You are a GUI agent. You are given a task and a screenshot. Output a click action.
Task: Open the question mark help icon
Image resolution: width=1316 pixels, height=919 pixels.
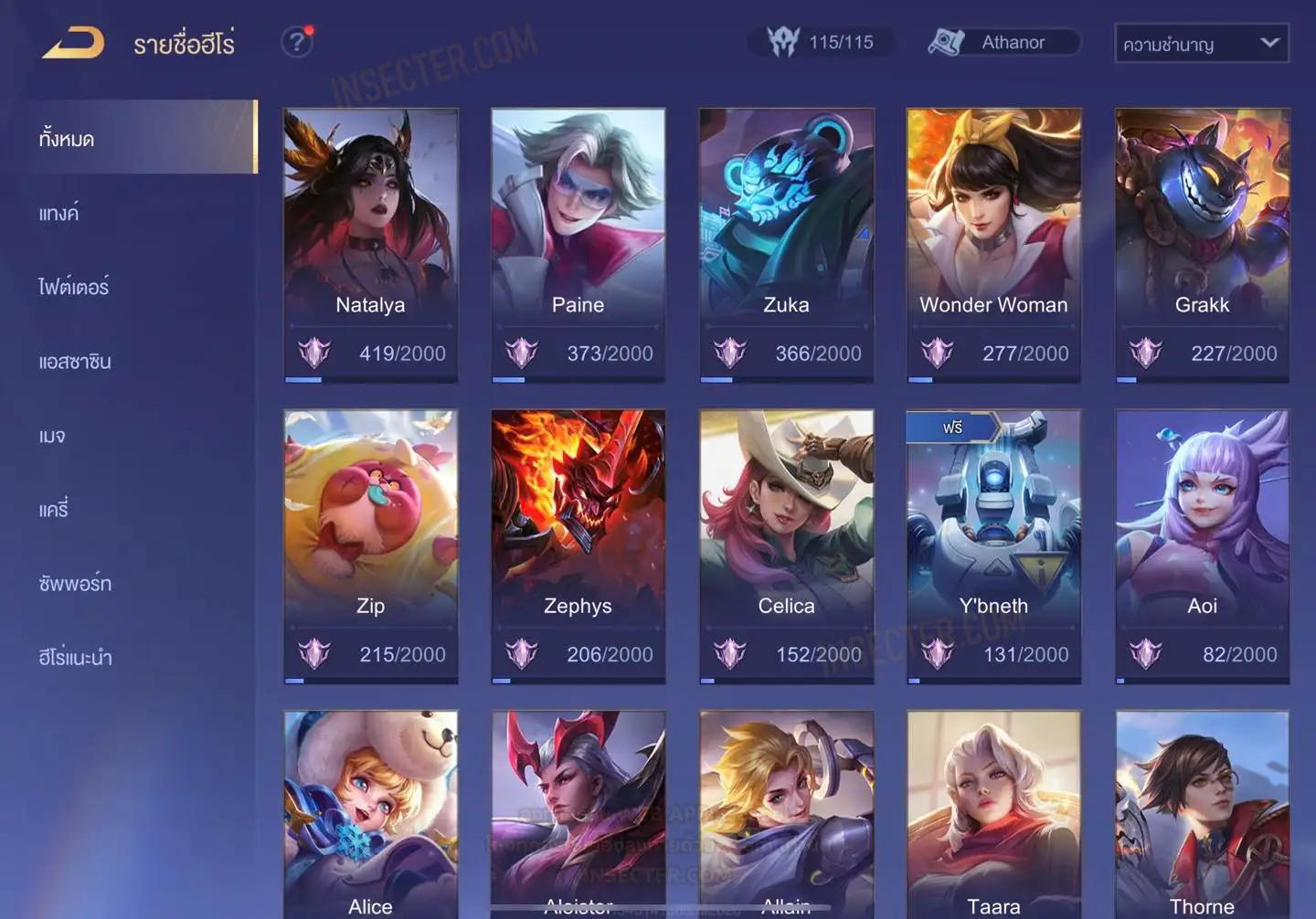pyautogui.click(x=296, y=42)
